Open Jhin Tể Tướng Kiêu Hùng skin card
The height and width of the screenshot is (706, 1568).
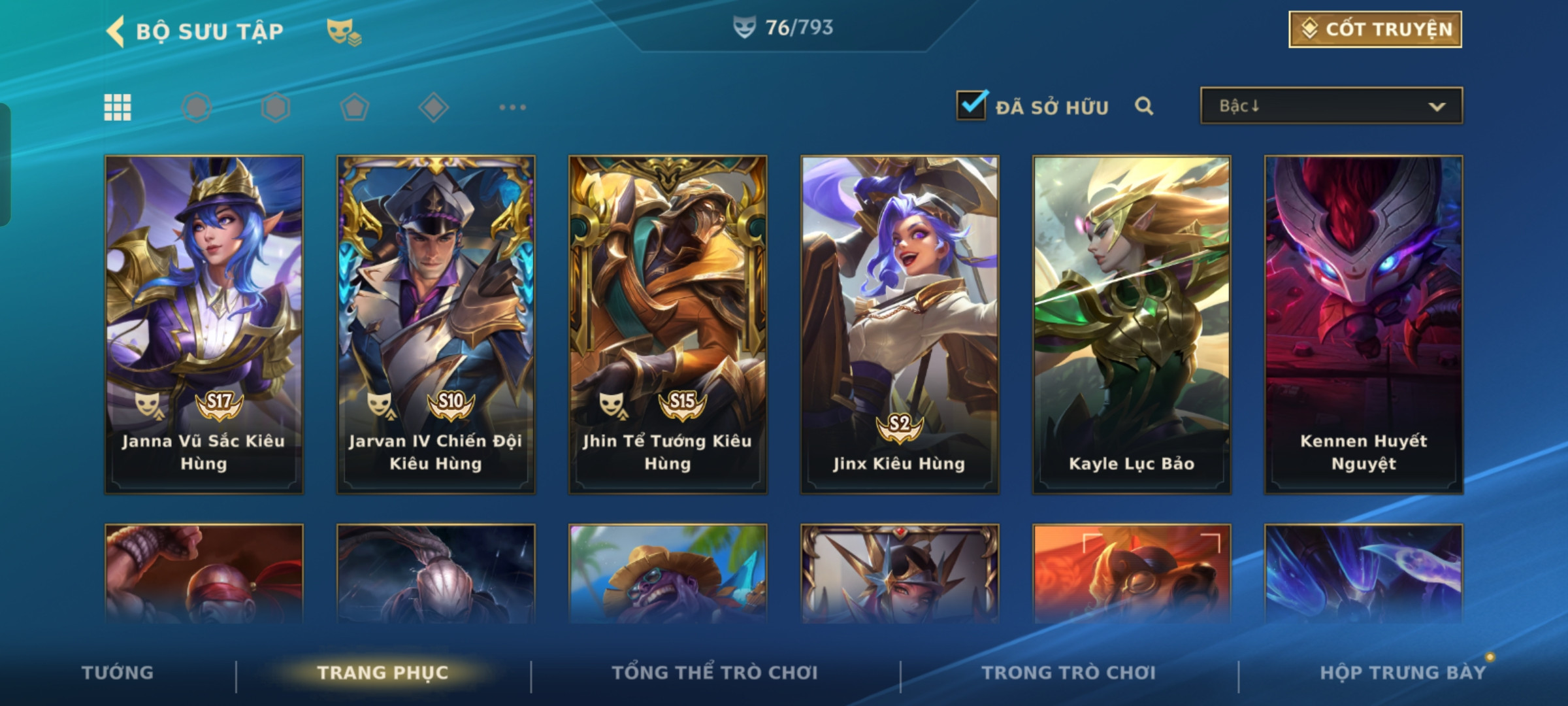tap(668, 324)
